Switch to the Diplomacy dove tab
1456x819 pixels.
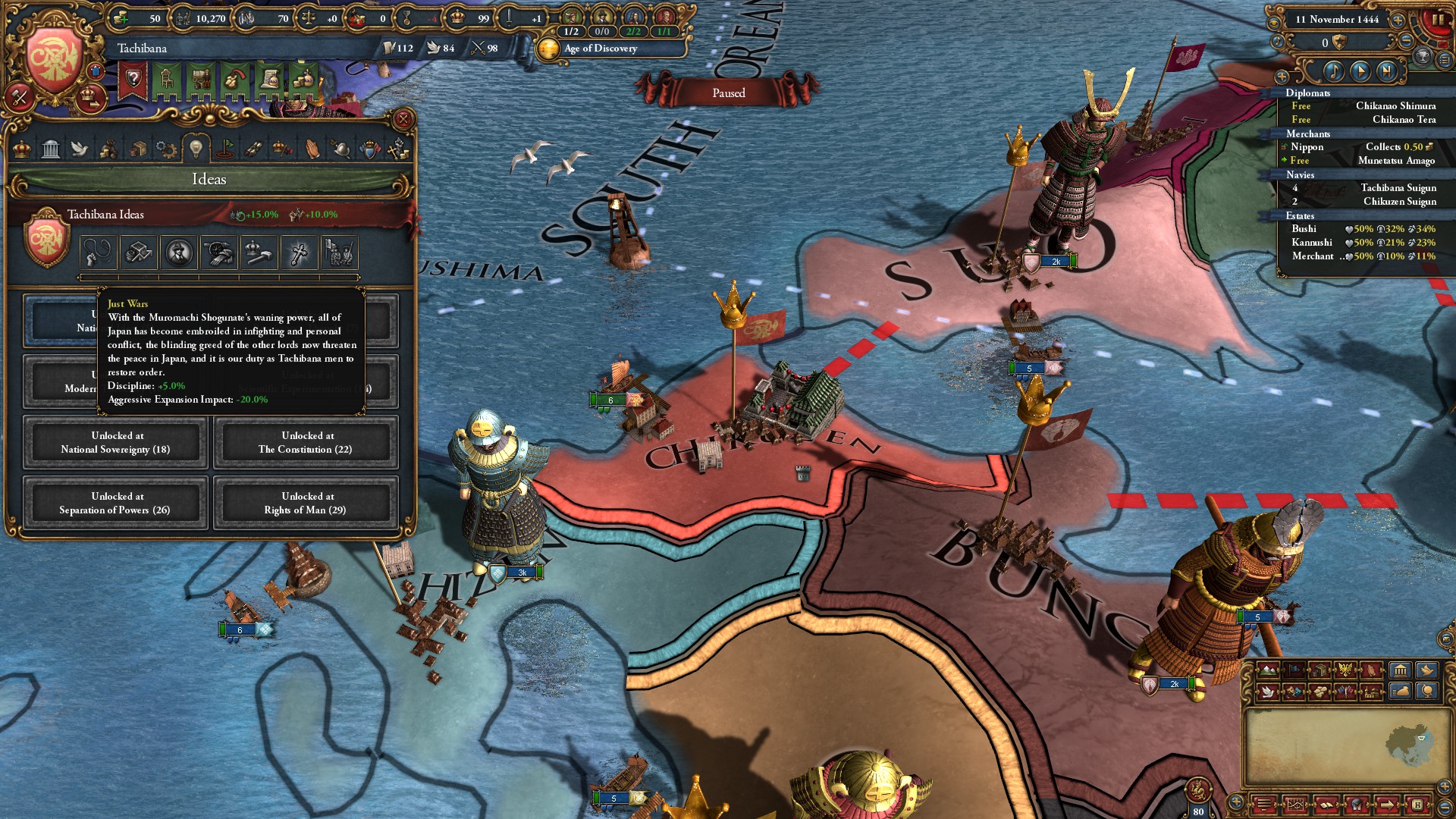(x=80, y=149)
